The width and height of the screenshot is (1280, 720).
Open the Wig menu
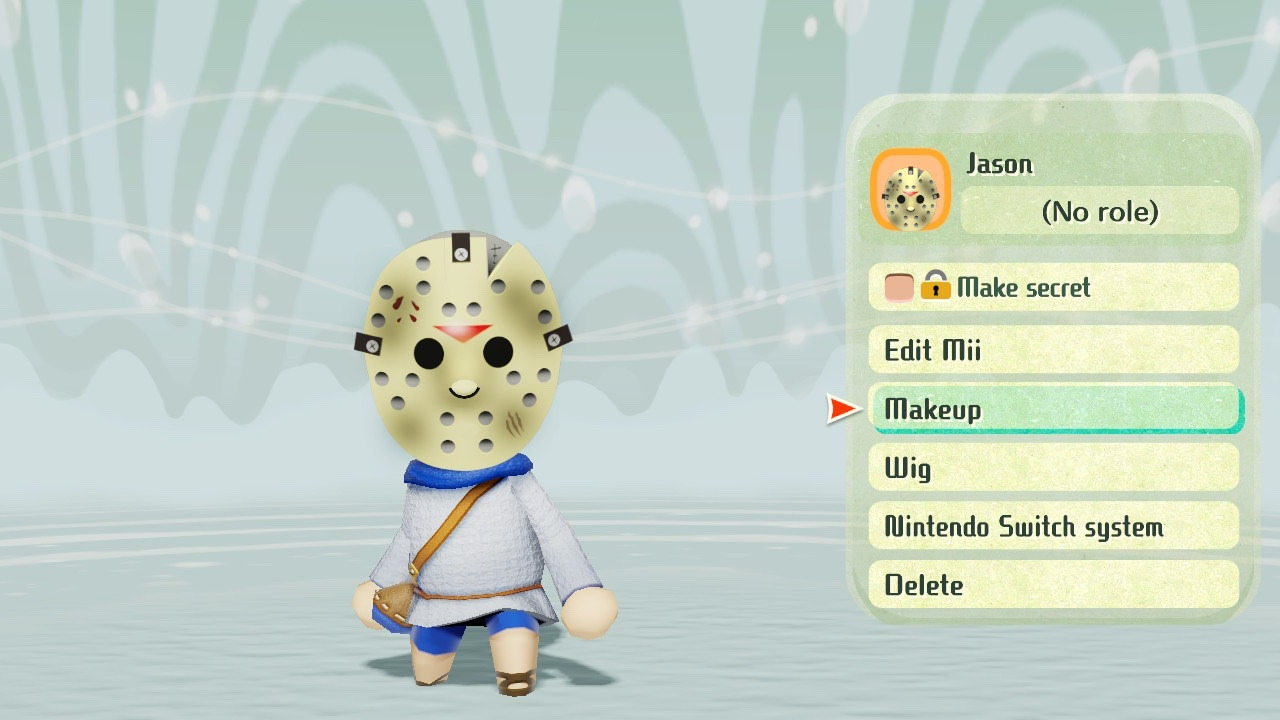[1053, 467]
